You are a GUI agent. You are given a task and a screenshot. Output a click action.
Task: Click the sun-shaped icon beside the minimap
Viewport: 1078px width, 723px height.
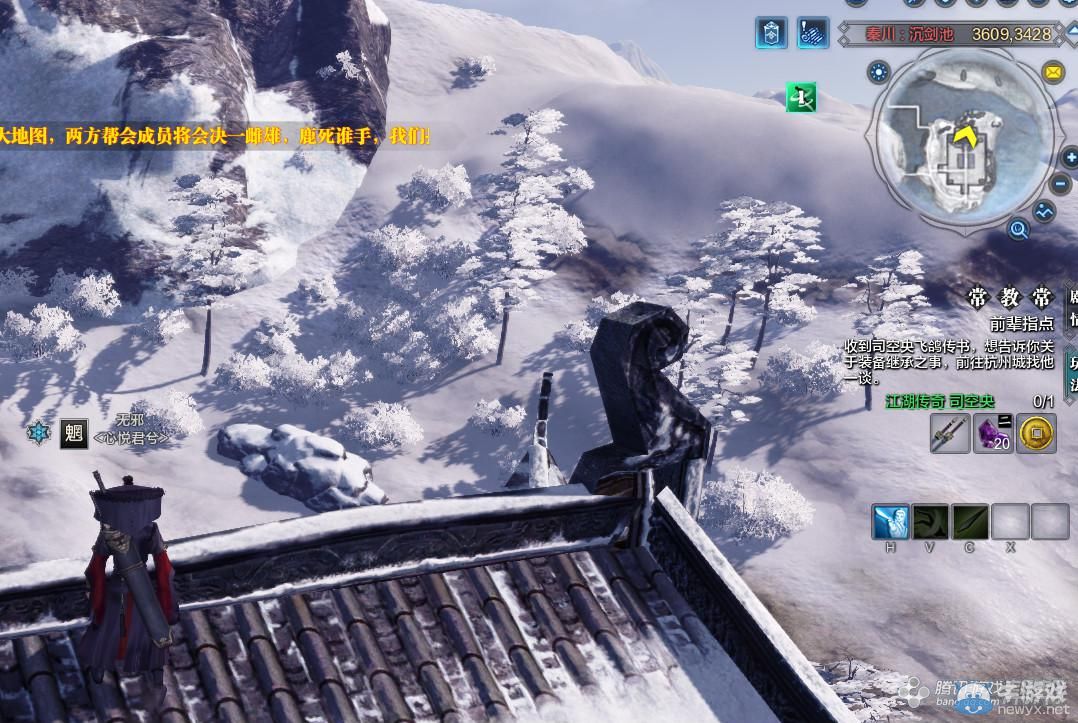tap(880, 72)
